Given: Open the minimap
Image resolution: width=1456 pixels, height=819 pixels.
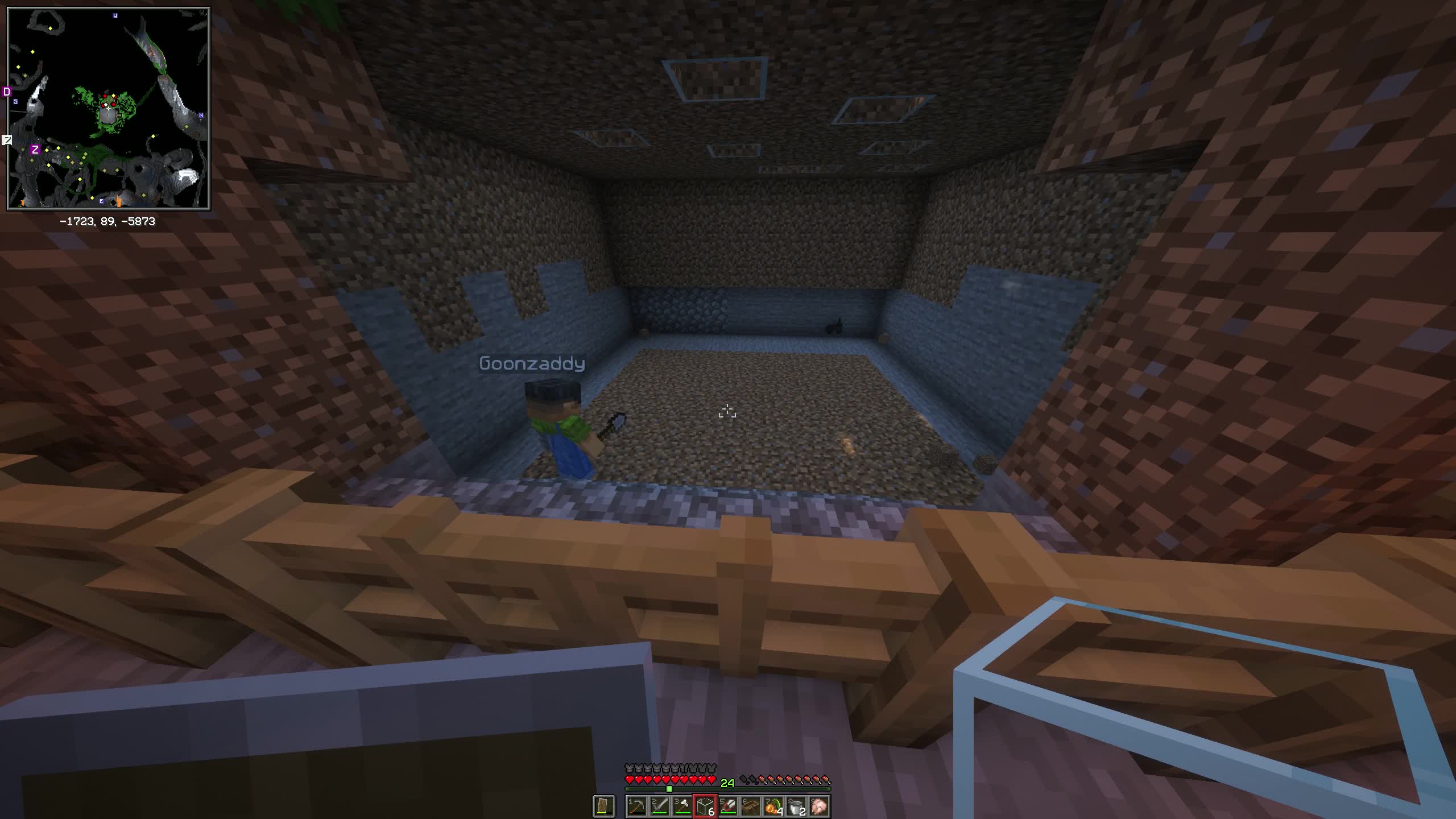Looking at the screenshot, I should 108,108.
